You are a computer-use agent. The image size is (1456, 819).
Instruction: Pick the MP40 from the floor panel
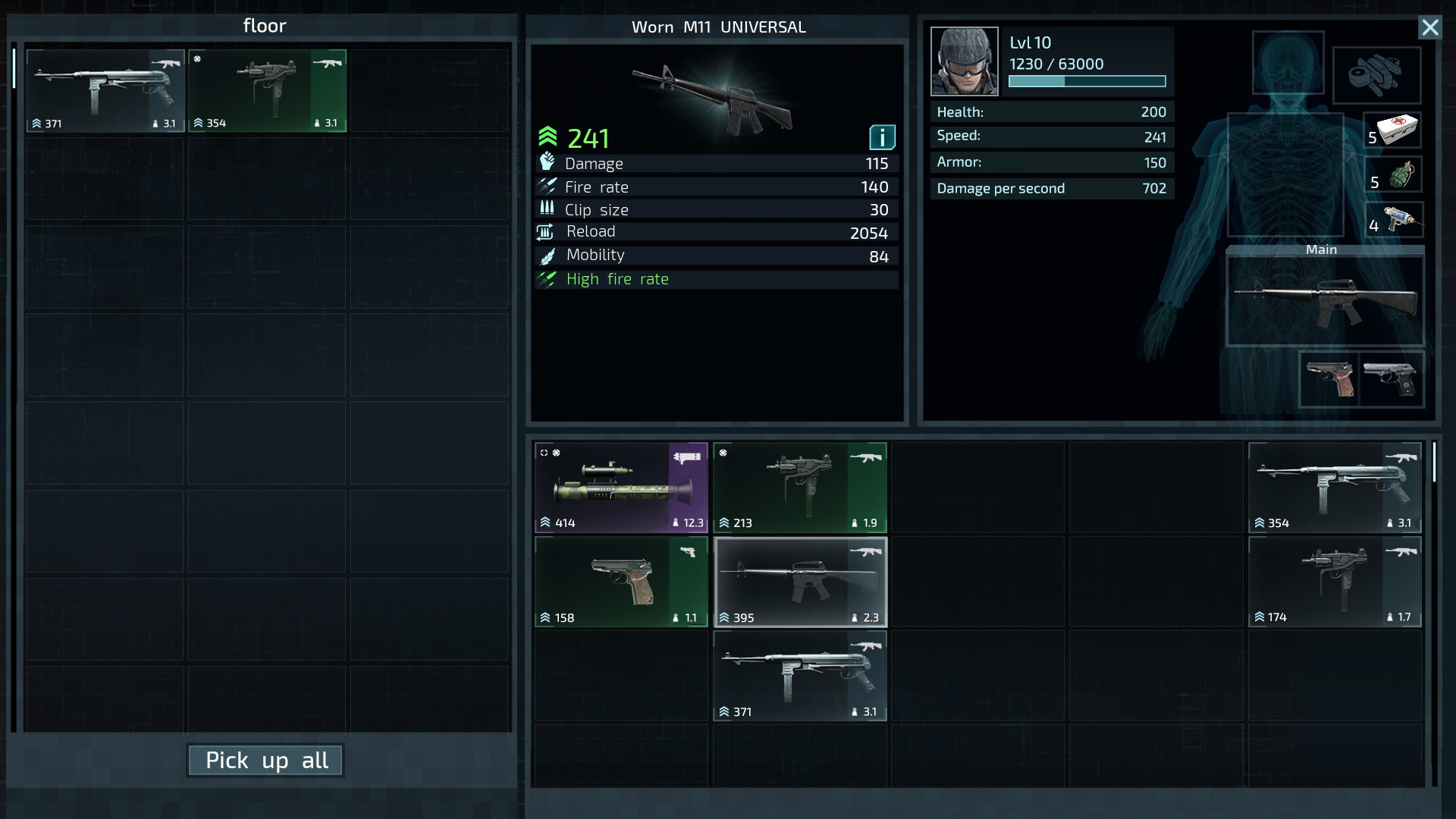105,89
